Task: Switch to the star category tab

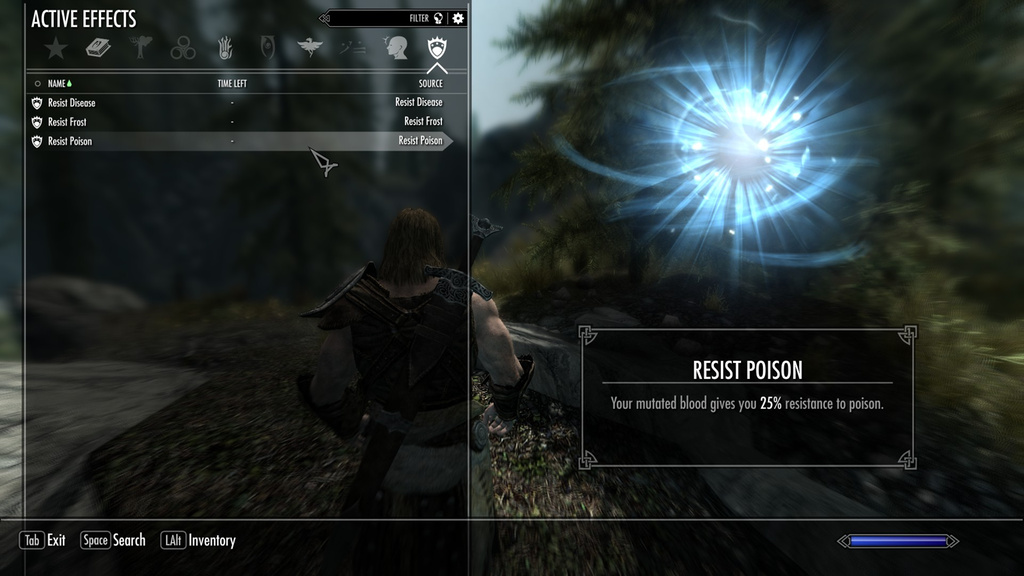Action: click(55, 47)
